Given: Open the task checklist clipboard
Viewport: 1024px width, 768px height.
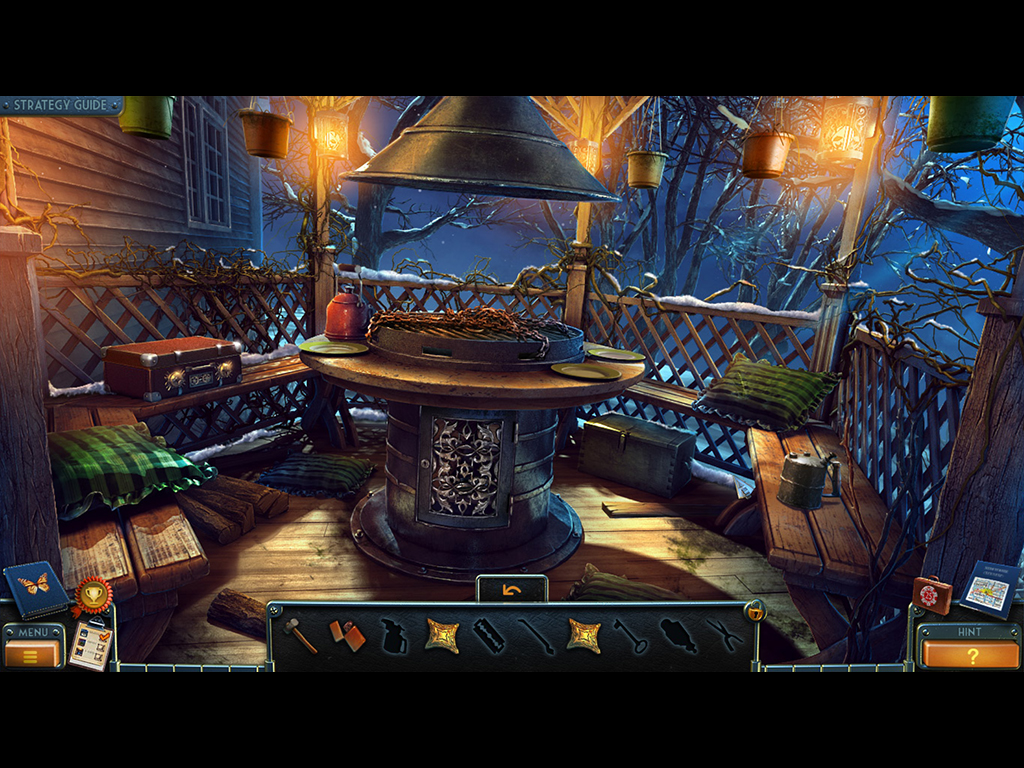Looking at the screenshot, I should pyautogui.click(x=90, y=645).
